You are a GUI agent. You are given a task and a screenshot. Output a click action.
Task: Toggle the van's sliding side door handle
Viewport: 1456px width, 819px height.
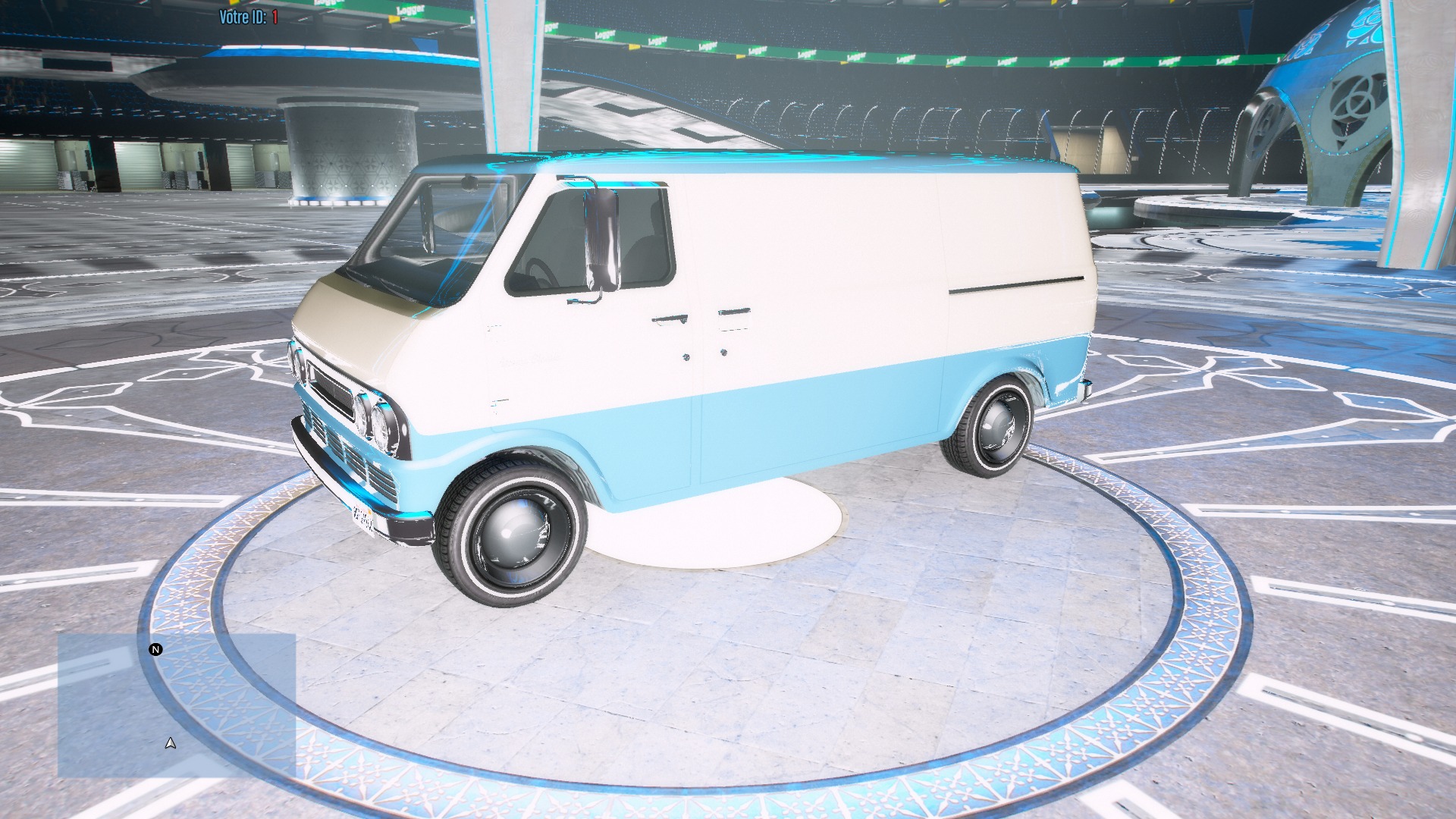(x=733, y=311)
